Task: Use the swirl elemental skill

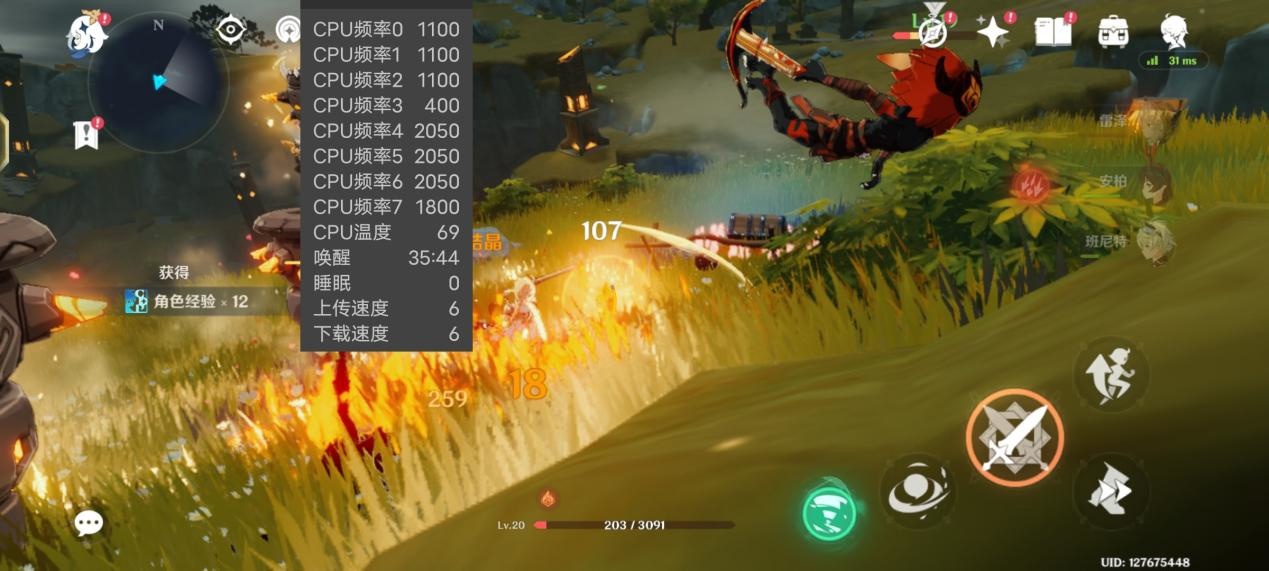Action: coord(917,491)
